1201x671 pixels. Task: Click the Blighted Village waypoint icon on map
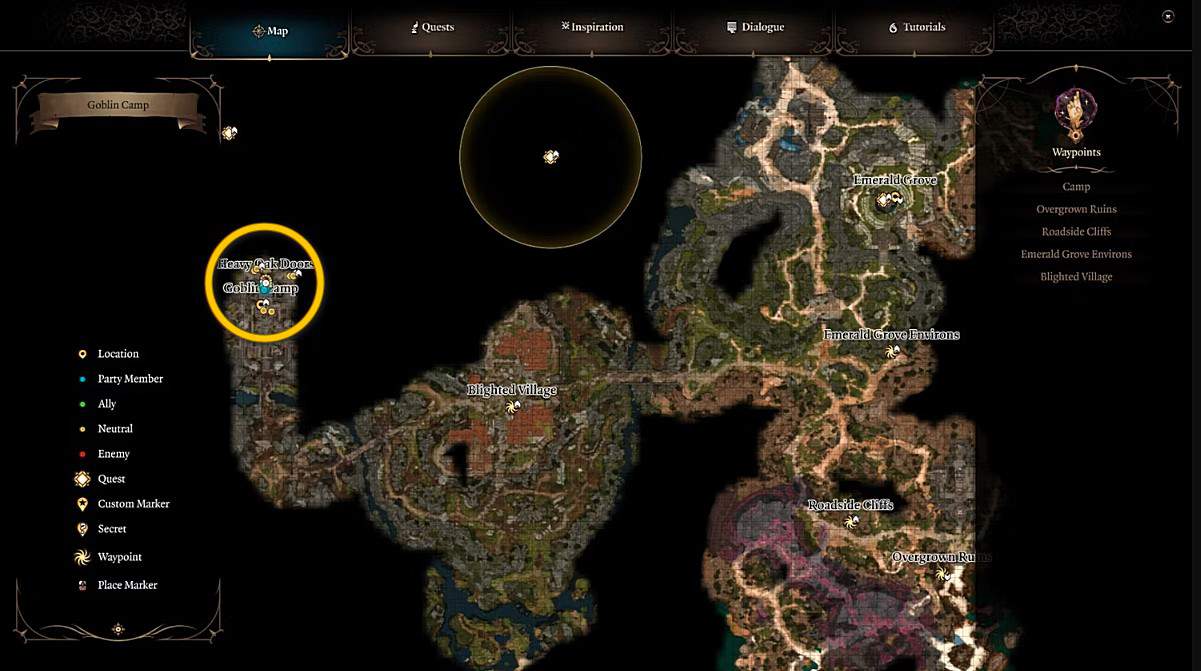tap(513, 407)
